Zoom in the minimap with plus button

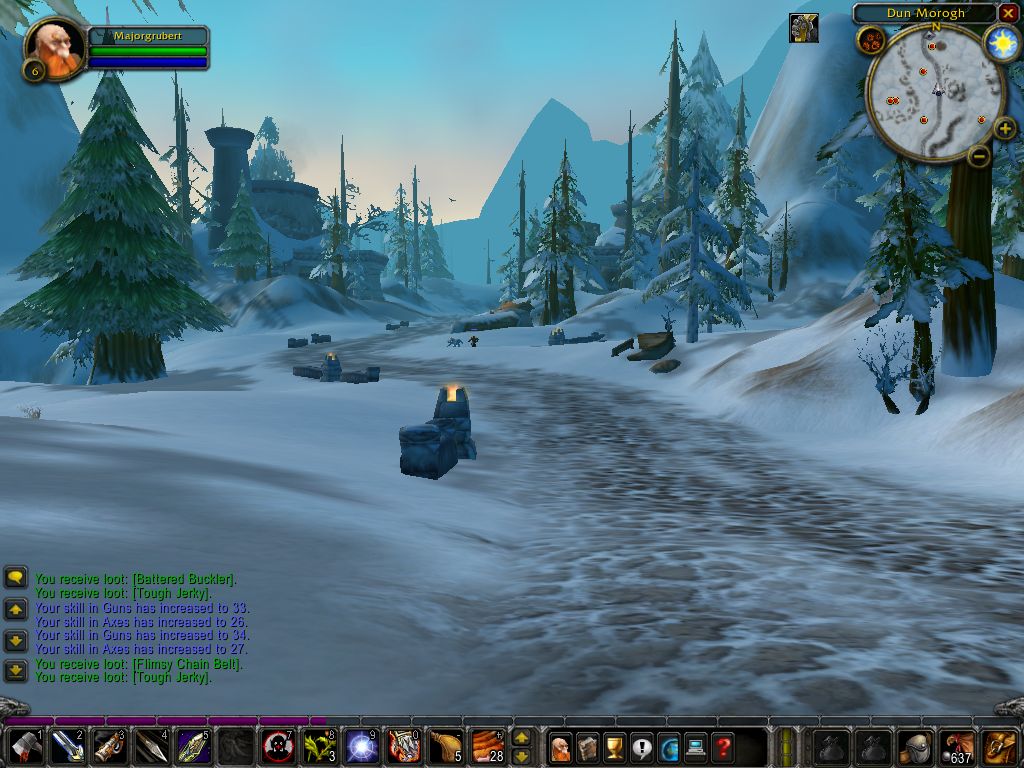click(1005, 130)
